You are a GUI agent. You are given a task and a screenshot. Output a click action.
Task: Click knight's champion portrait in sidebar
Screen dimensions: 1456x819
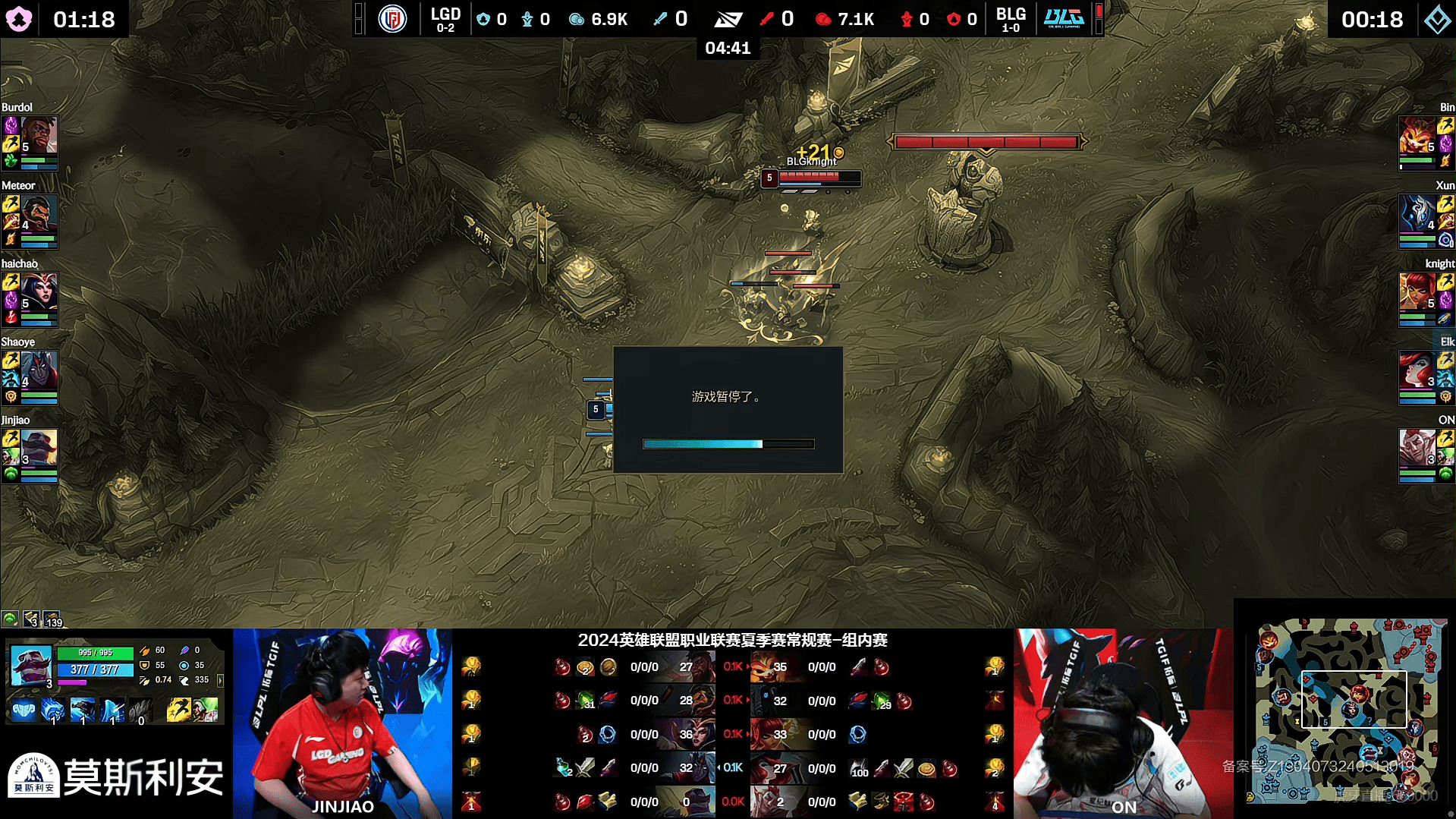1417,292
